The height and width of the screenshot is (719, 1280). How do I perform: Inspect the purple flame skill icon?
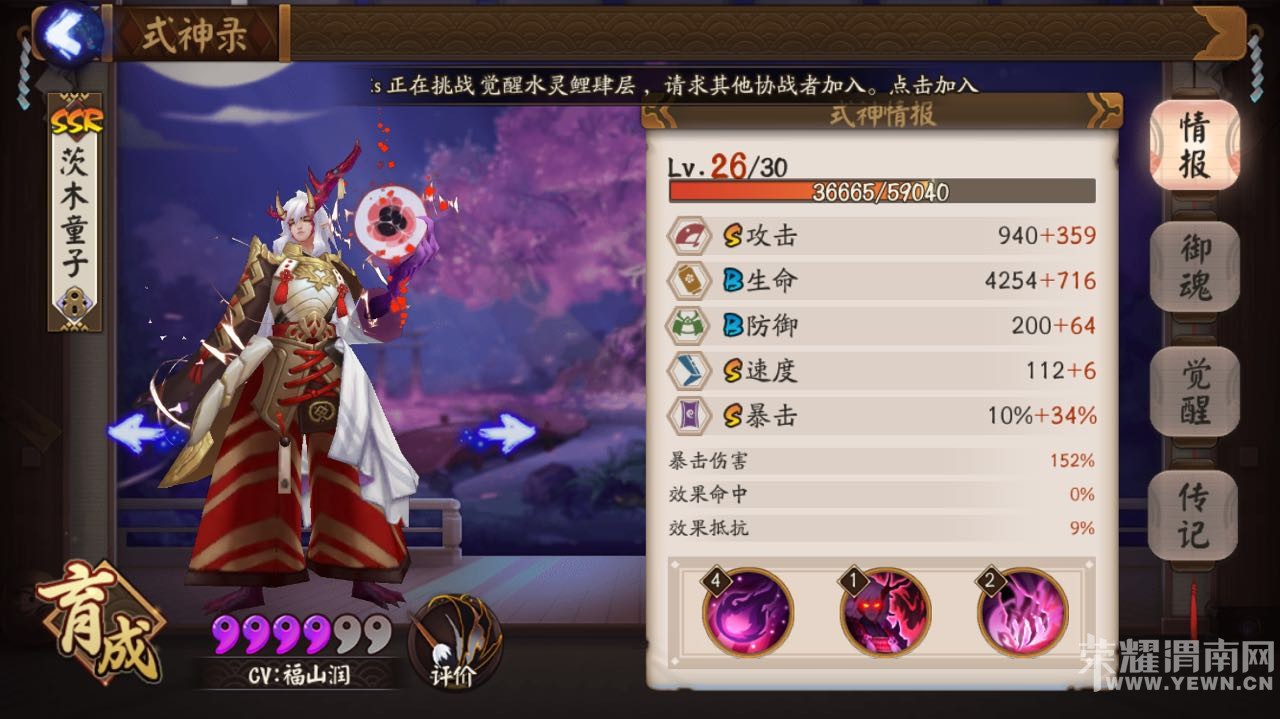pyautogui.click(x=748, y=612)
